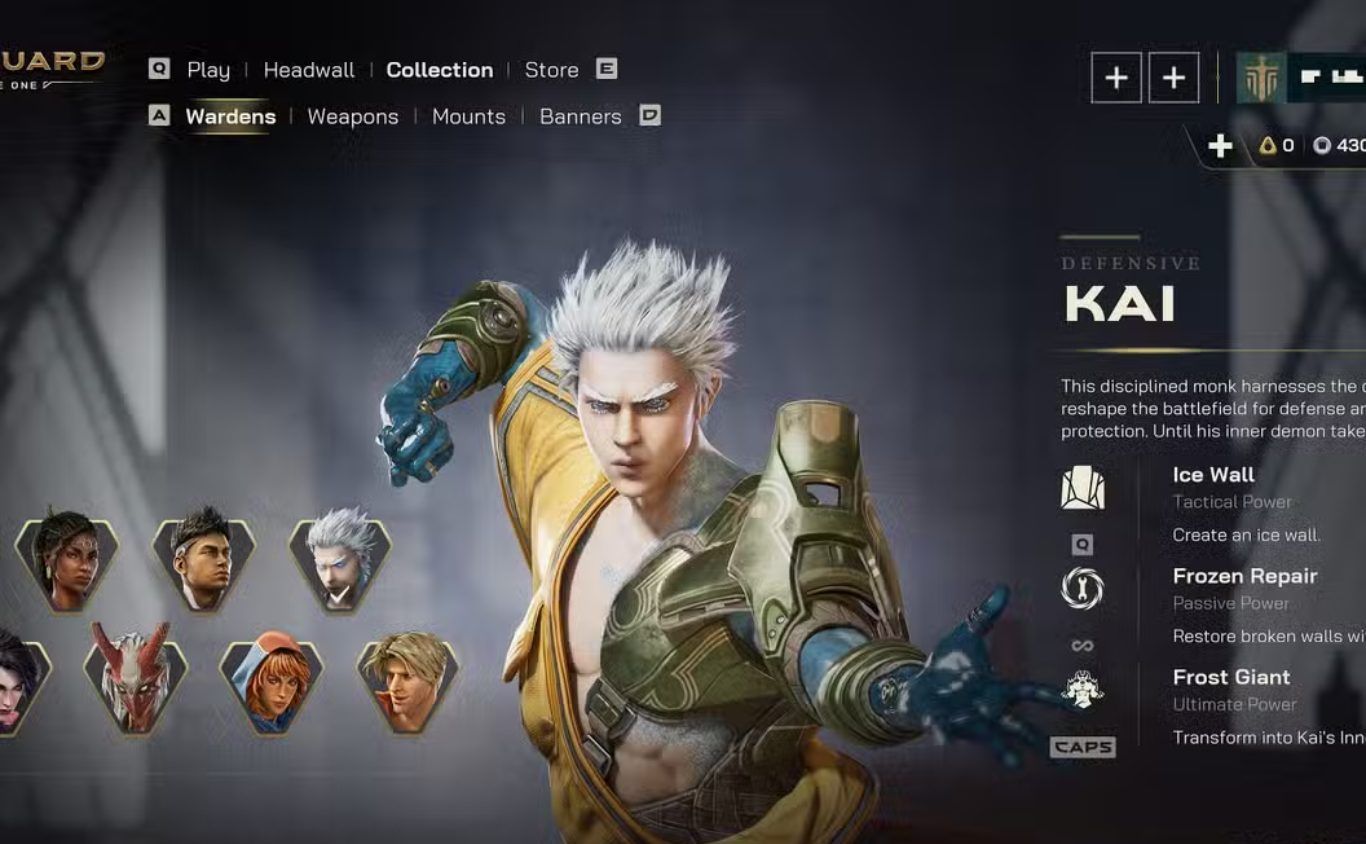Select the blond man warden portrait
The height and width of the screenshot is (844, 1366).
pos(408,680)
